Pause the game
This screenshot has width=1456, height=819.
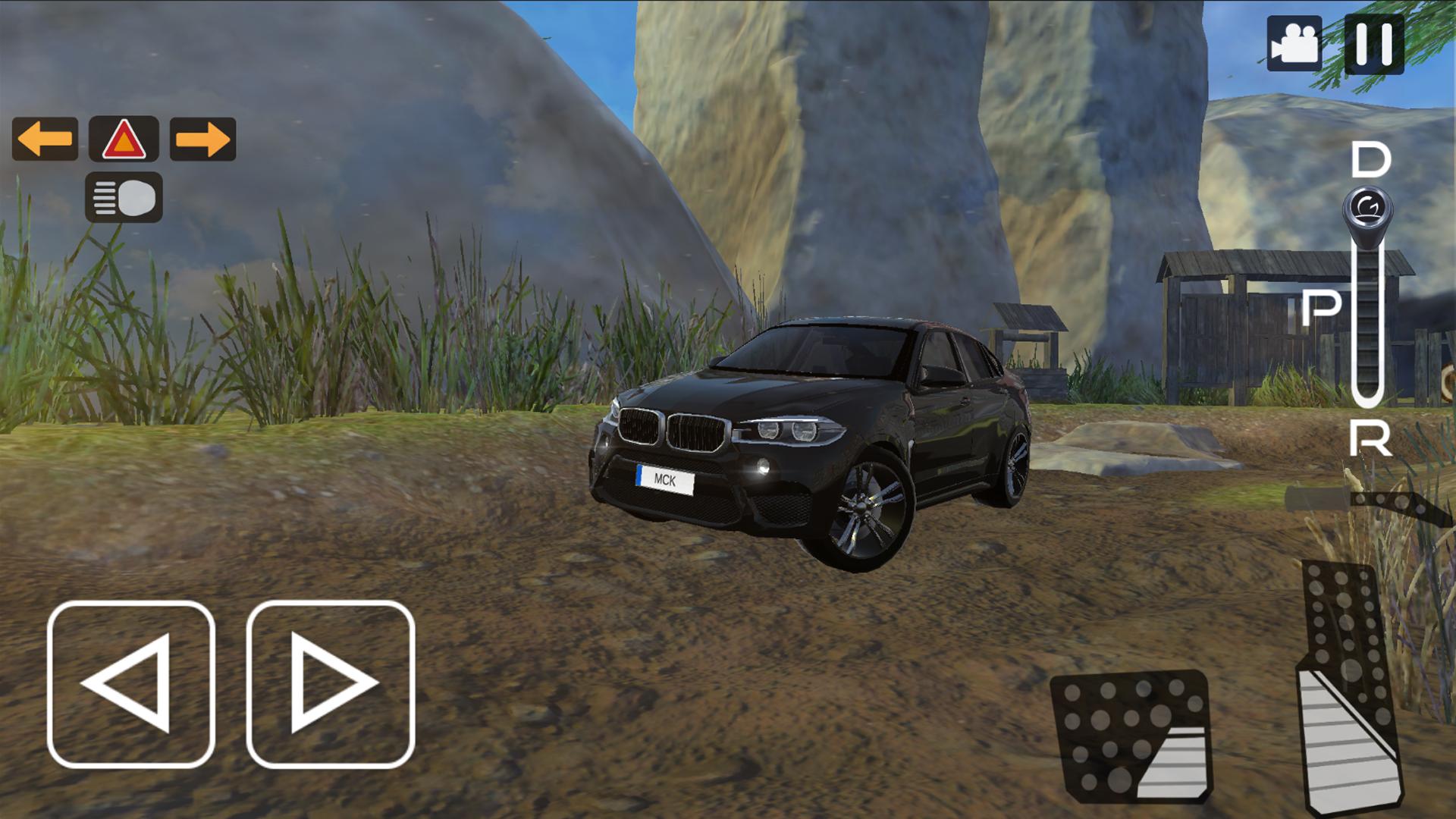click(x=1373, y=44)
